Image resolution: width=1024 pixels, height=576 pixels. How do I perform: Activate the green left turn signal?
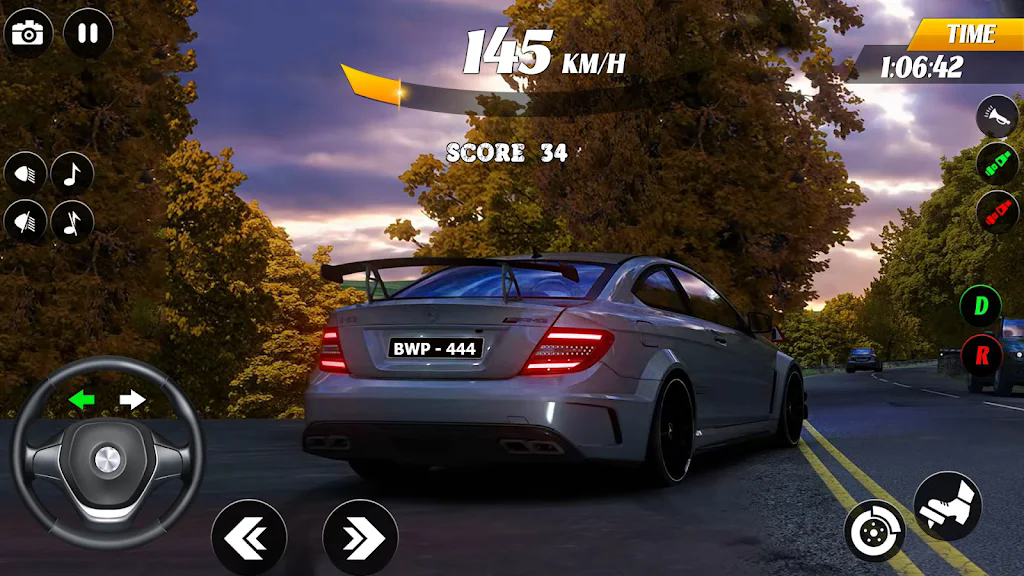tap(82, 400)
